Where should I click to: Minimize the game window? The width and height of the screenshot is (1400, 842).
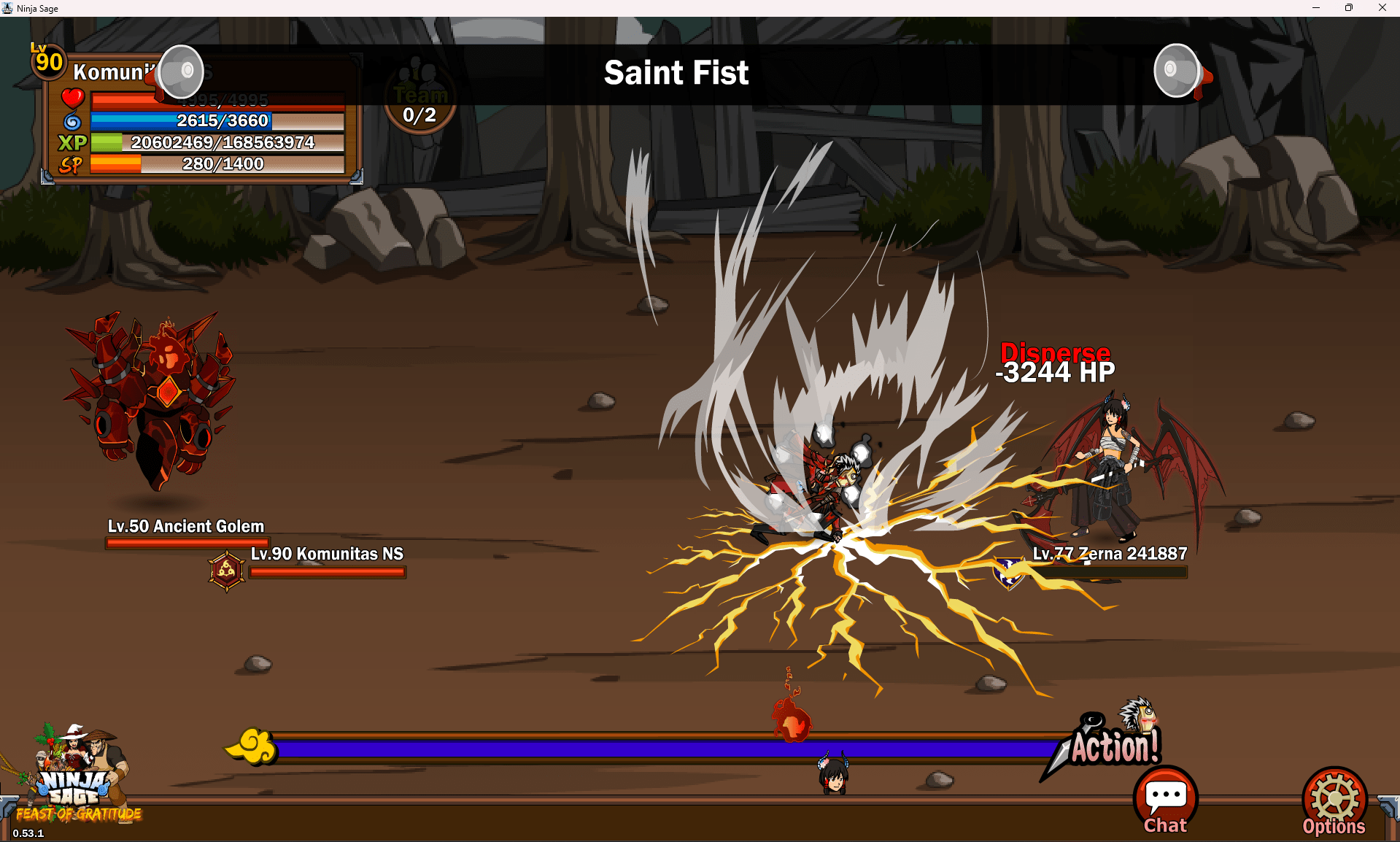(1316, 8)
